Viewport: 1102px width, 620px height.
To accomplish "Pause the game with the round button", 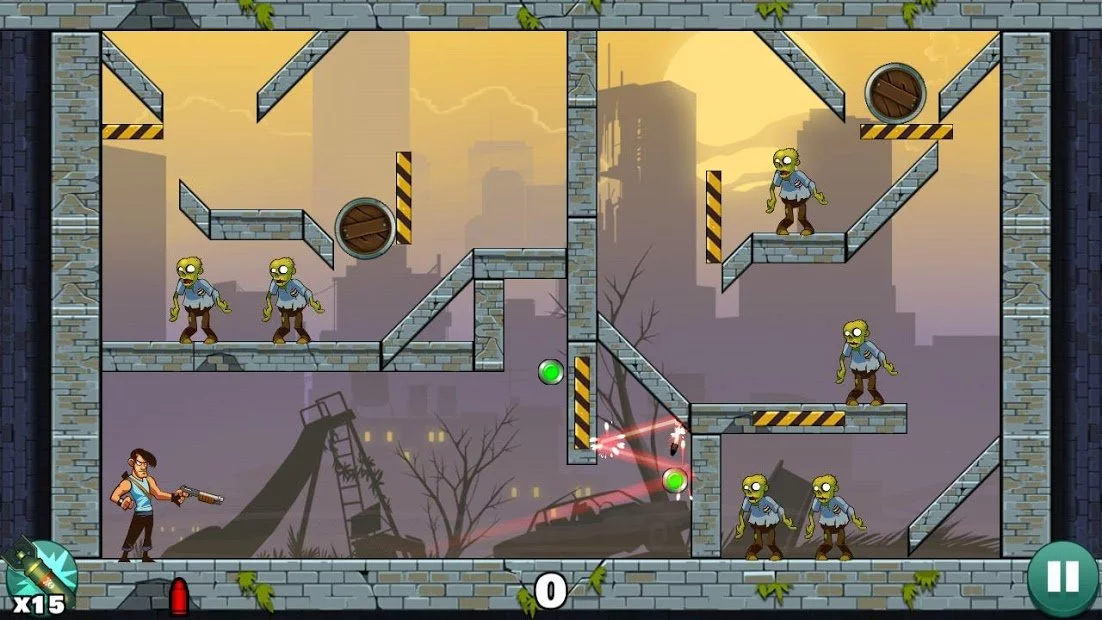I will pos(1062,578).
